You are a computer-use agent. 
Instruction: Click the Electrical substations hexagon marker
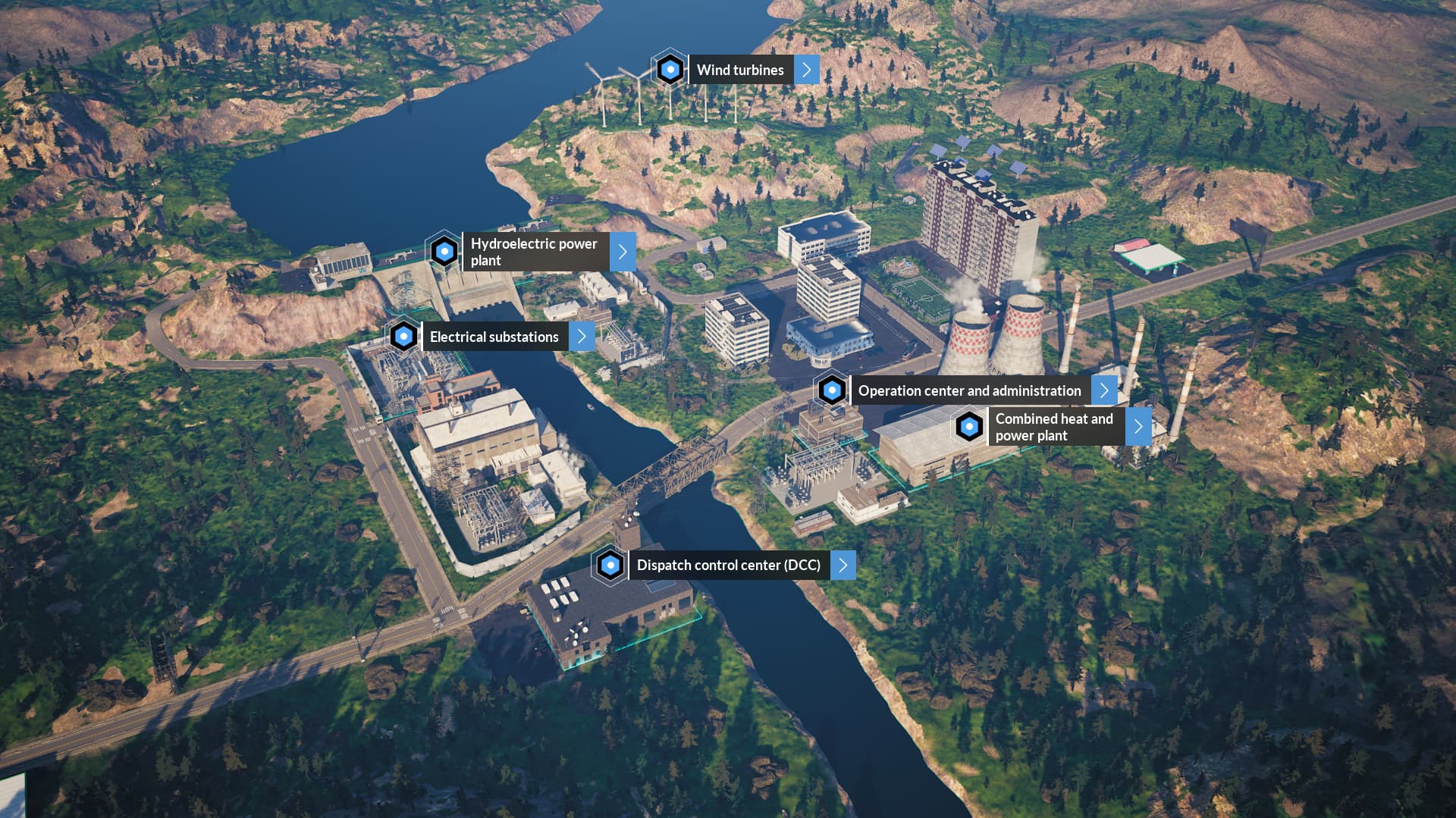(x=403, y=336)
